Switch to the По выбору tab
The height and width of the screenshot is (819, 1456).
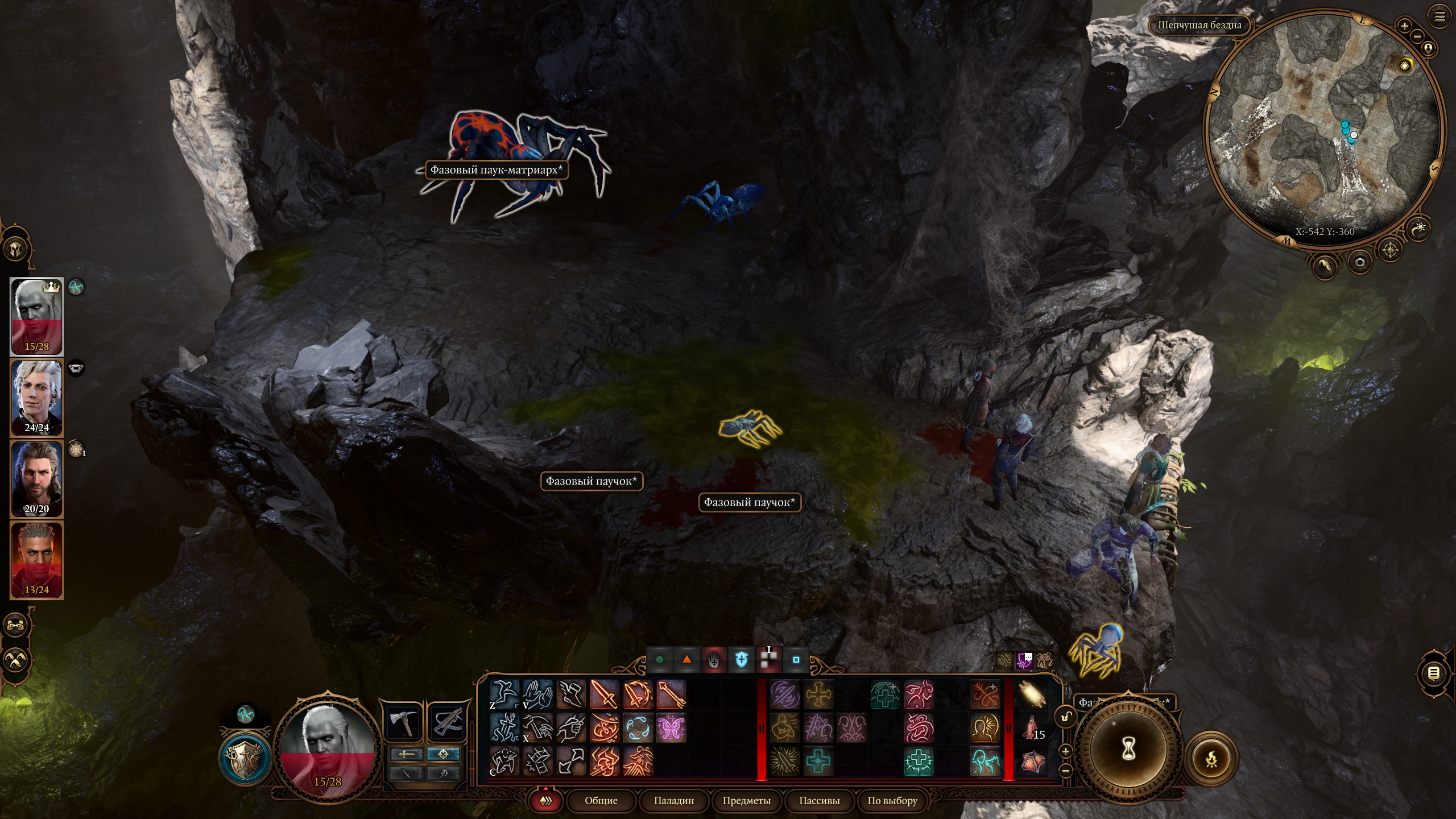892,800
